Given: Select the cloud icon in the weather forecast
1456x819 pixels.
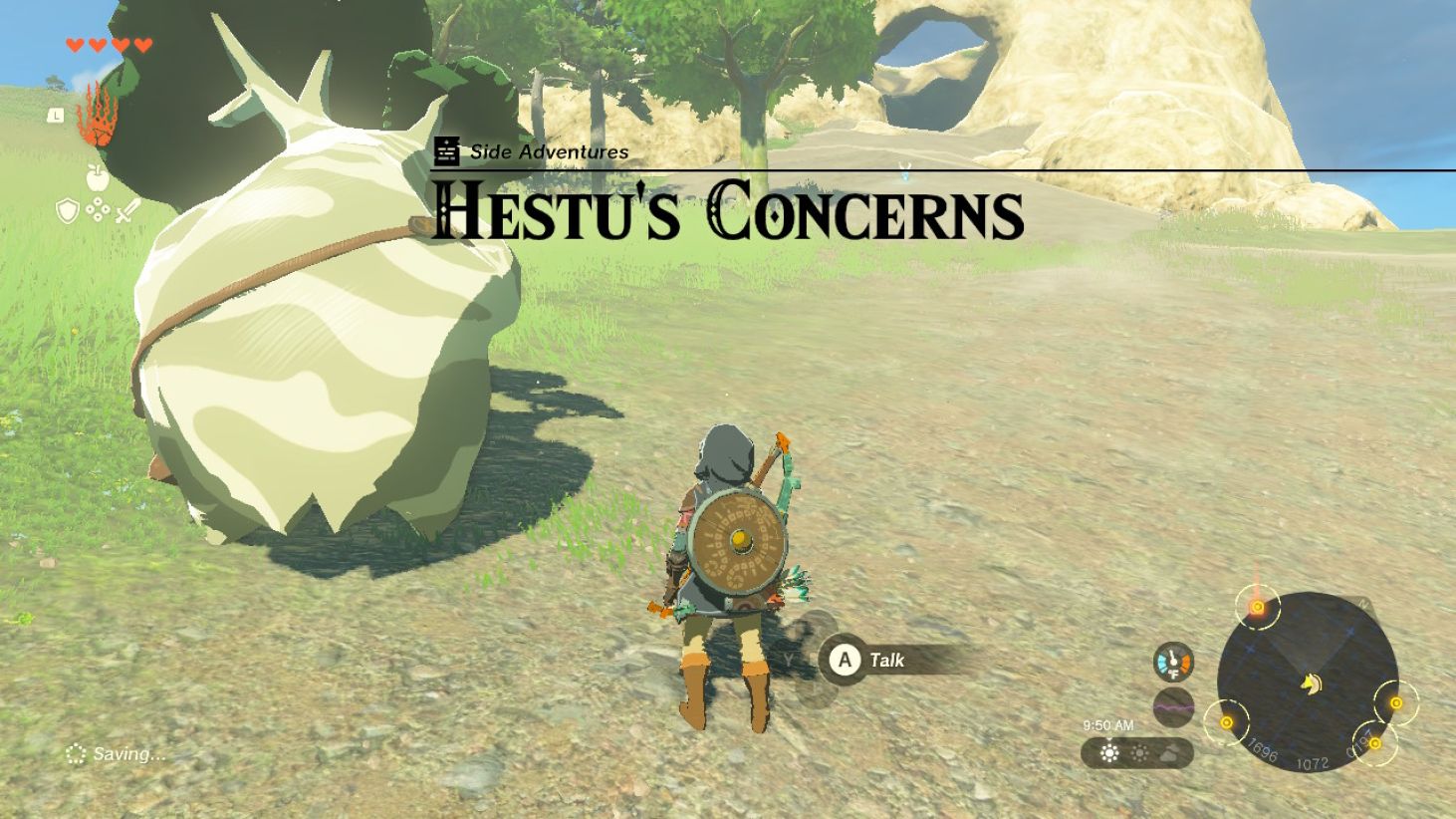Looking at the screenshot, I should [1169, 755].
